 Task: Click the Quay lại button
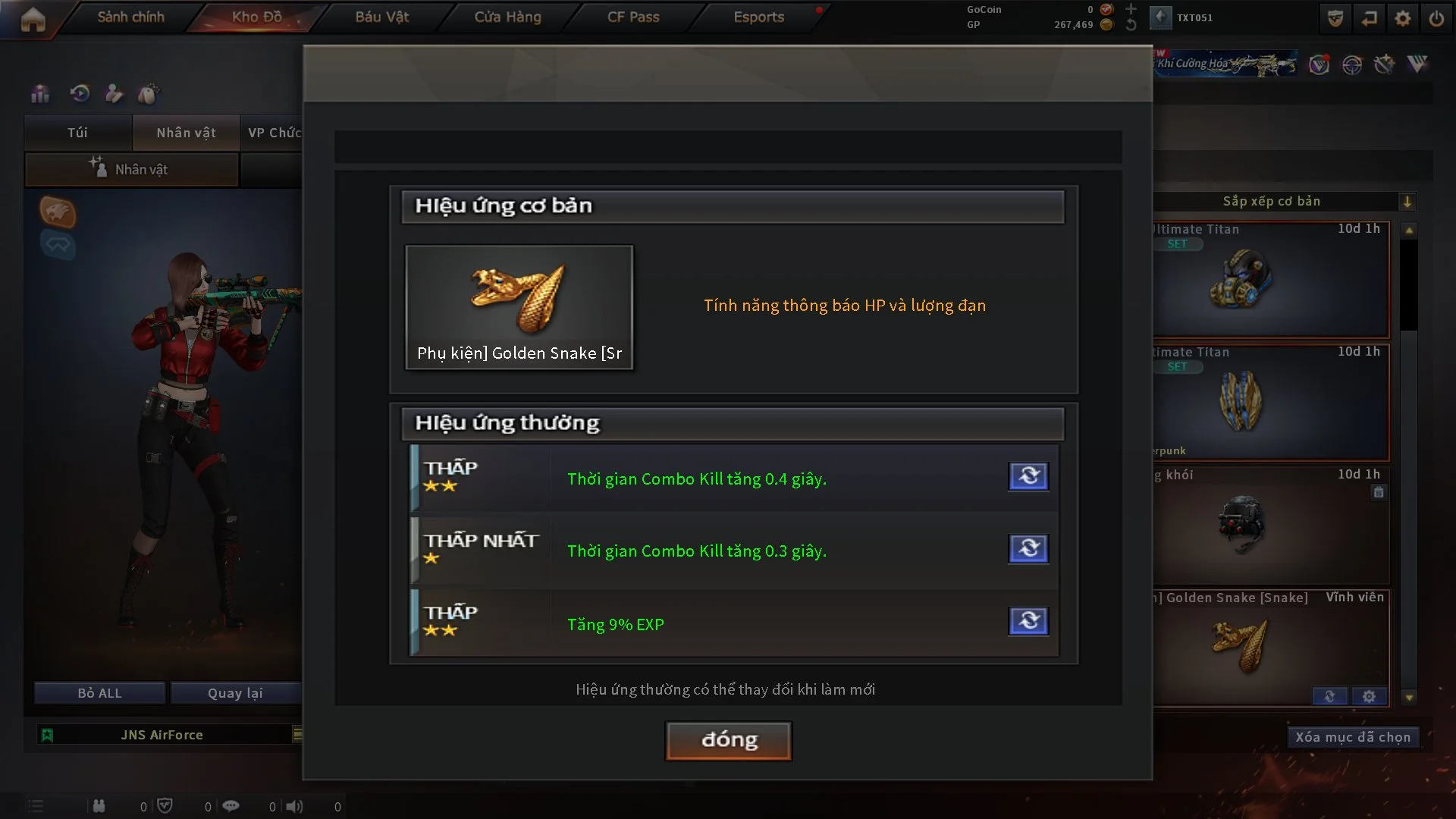(x=235, y=693)
